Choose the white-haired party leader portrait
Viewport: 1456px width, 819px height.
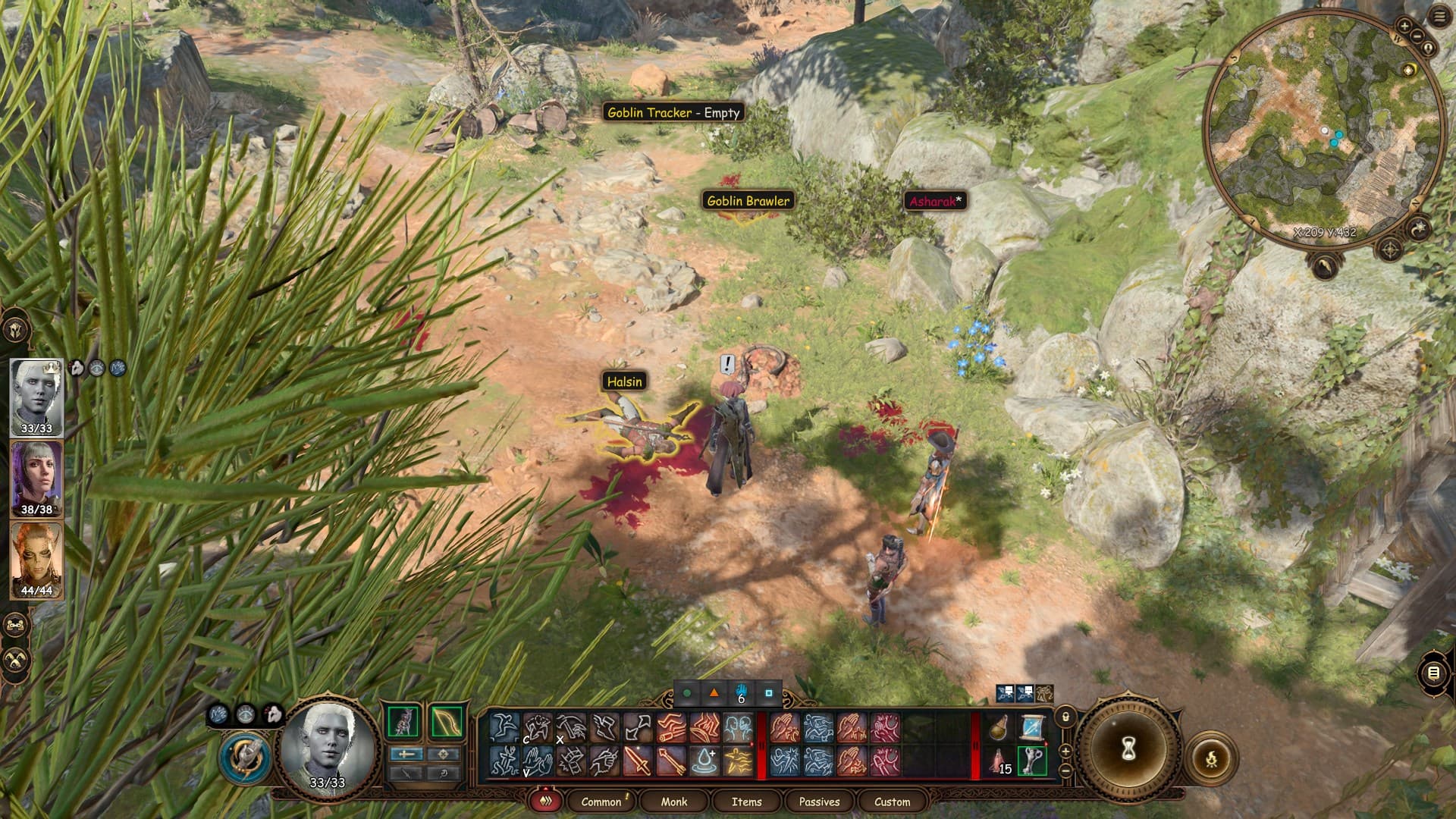click(x=36, y=396)
